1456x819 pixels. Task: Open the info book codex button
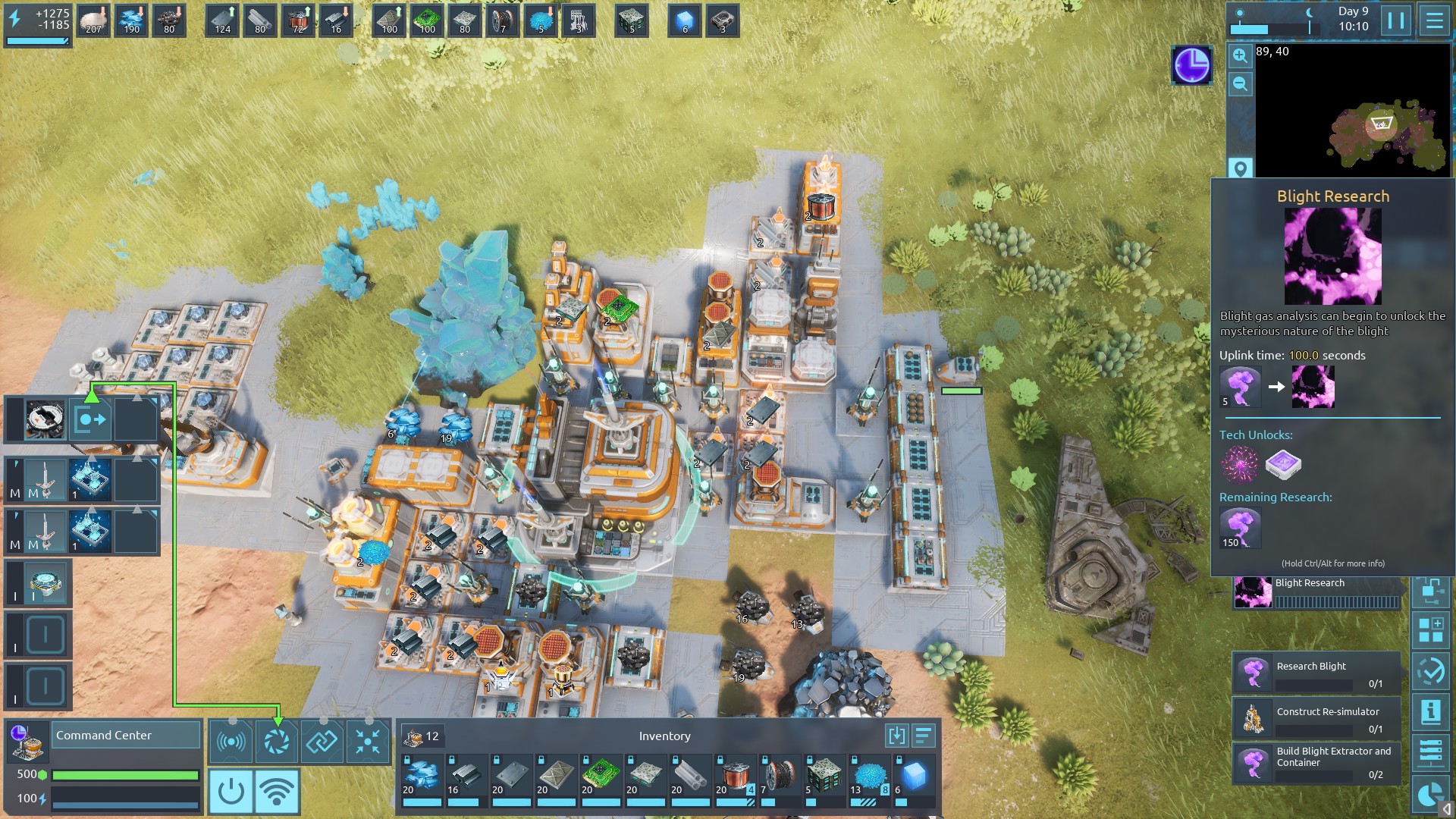pyautogui.click(x=1431, y=711)
